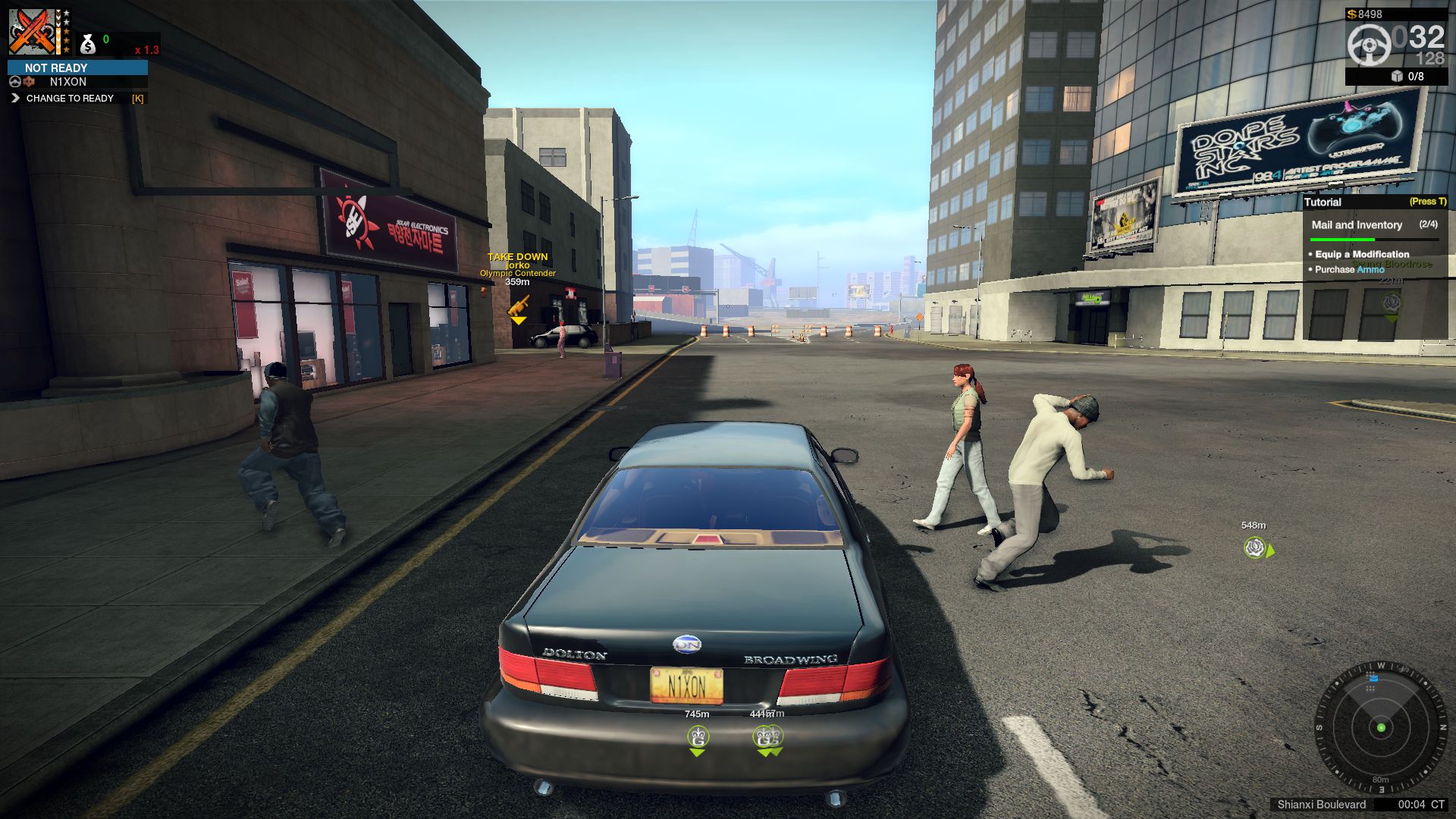Choose the Equip a Modification objective
Image resolution: width=1456 pixels, height=819 pixels.
coord(1361,254)
